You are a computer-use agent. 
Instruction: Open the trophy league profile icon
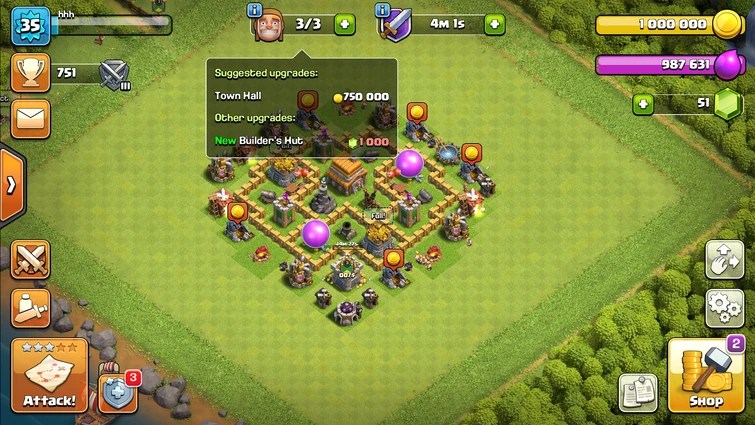pyautogui.click(x=31, y=72)
